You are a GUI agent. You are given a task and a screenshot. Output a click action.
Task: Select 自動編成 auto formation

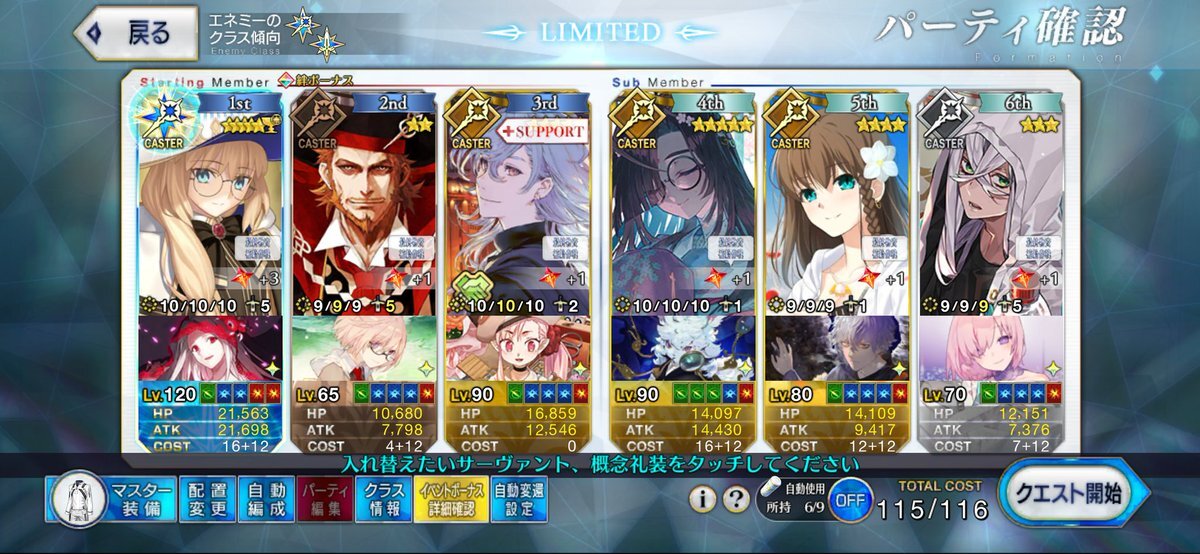coord(266,499)
